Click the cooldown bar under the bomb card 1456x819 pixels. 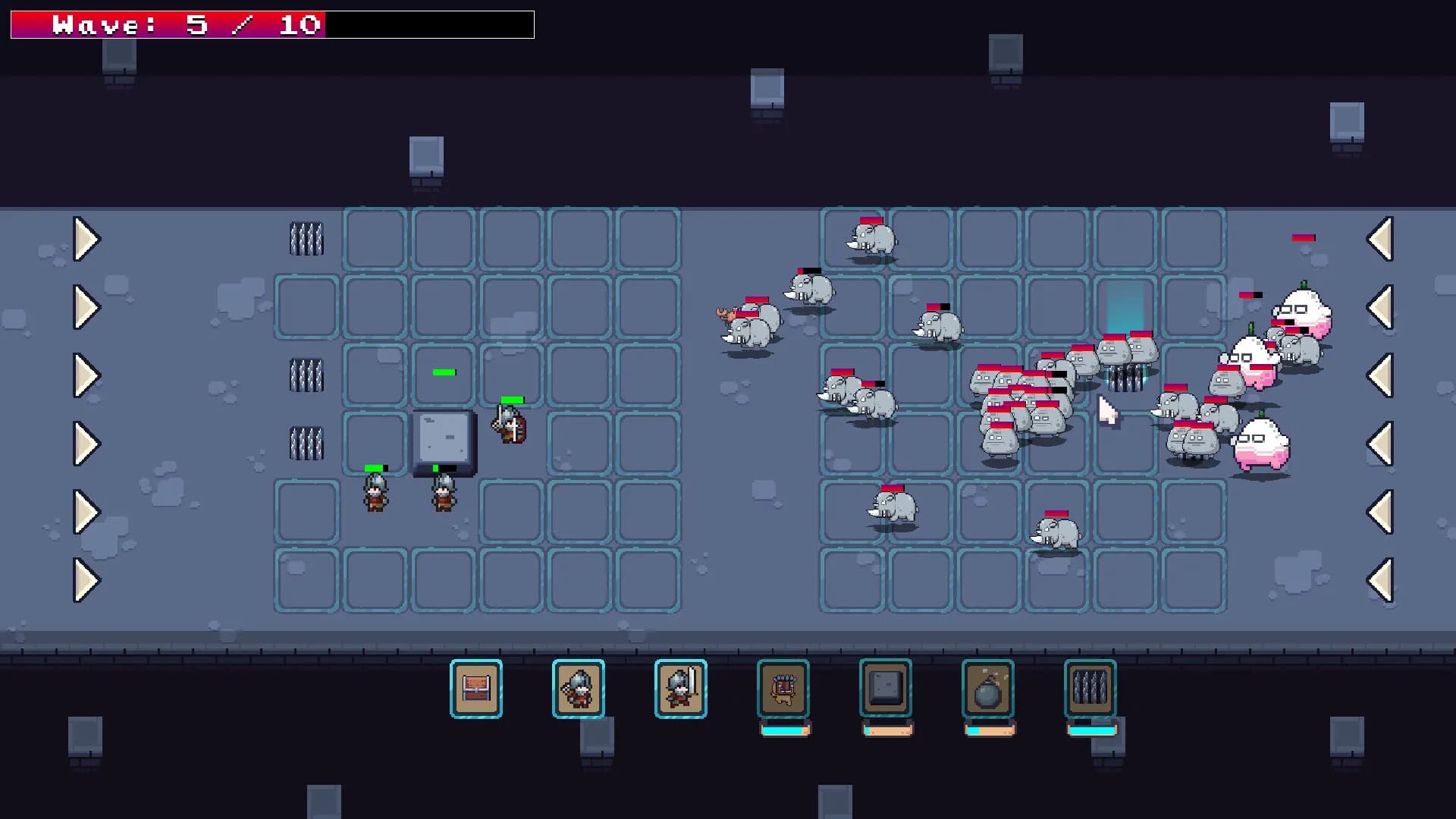tap(988, 731)
